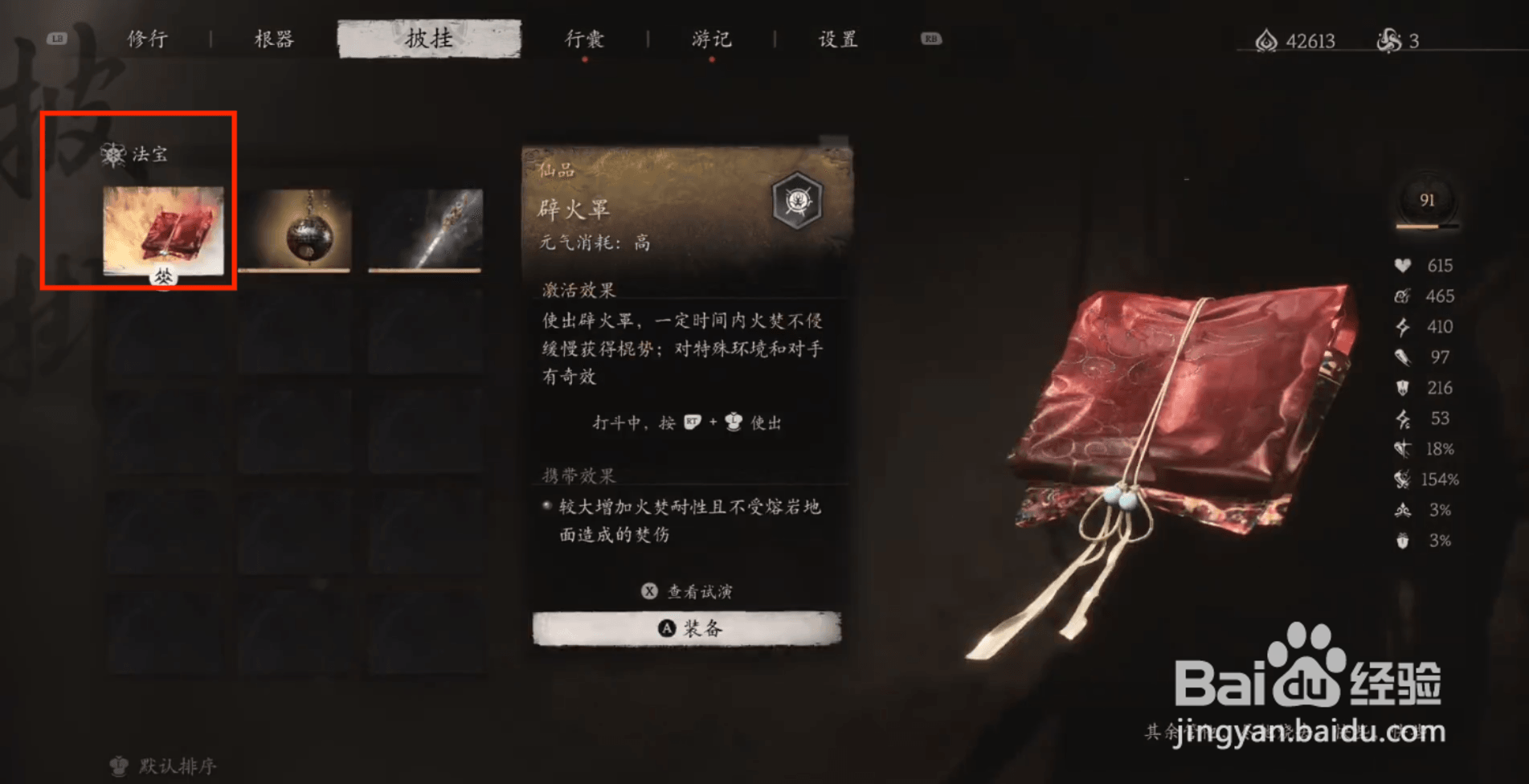The height and width of the screenshot is (784, 1529).
Task: Select the health stat heart icon
Action: point(1400,265)
